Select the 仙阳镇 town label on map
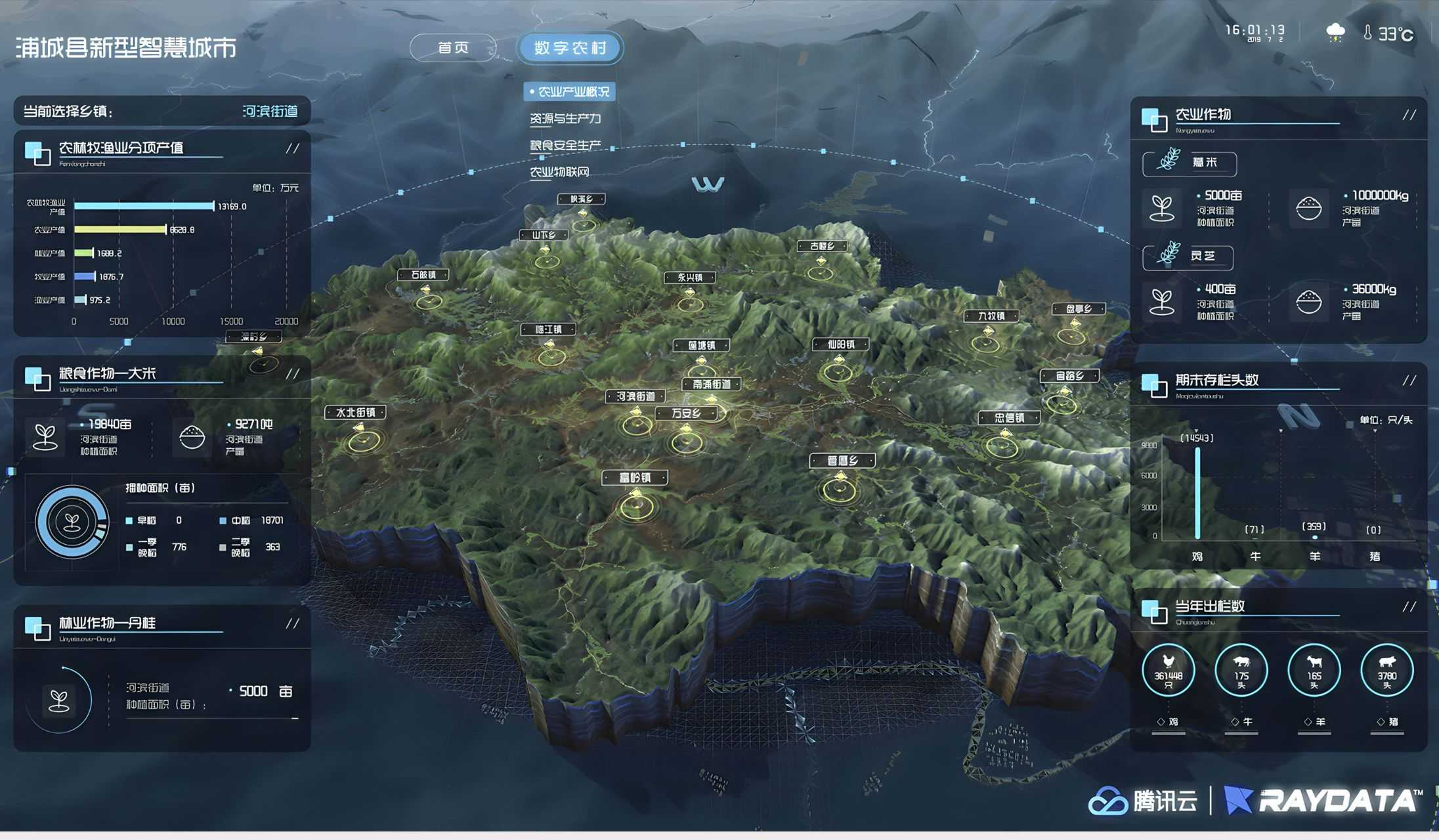 coord(840,345)
